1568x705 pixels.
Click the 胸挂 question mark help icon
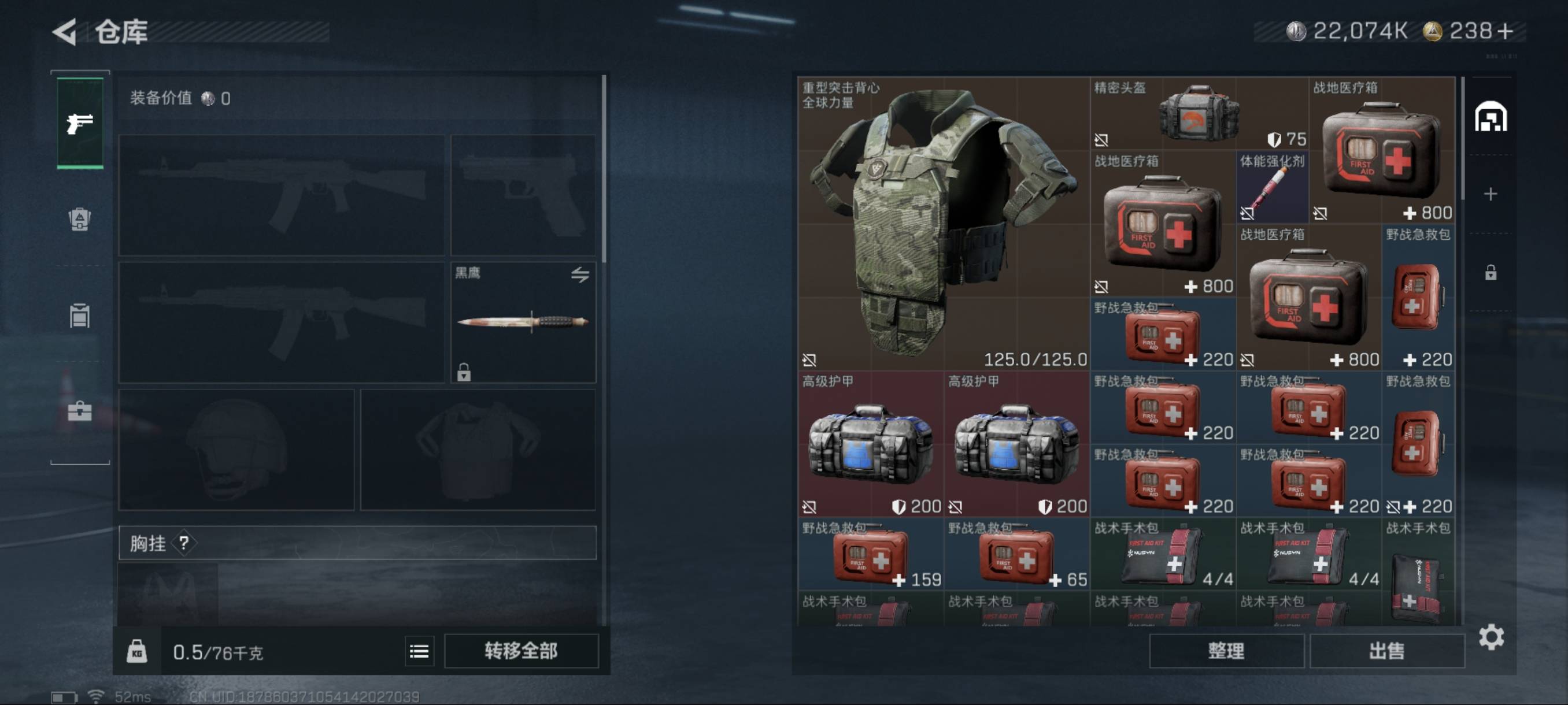(x=184, y=543)
